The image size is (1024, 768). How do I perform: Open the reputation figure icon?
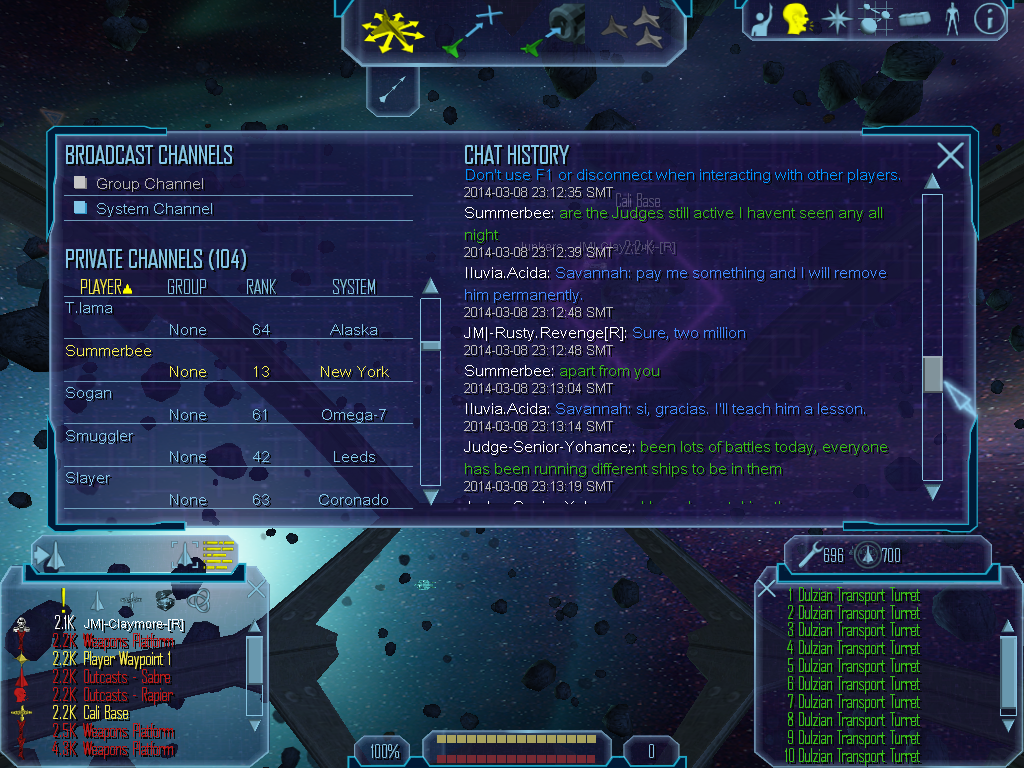pyautogui.click(x=951, y=19)
